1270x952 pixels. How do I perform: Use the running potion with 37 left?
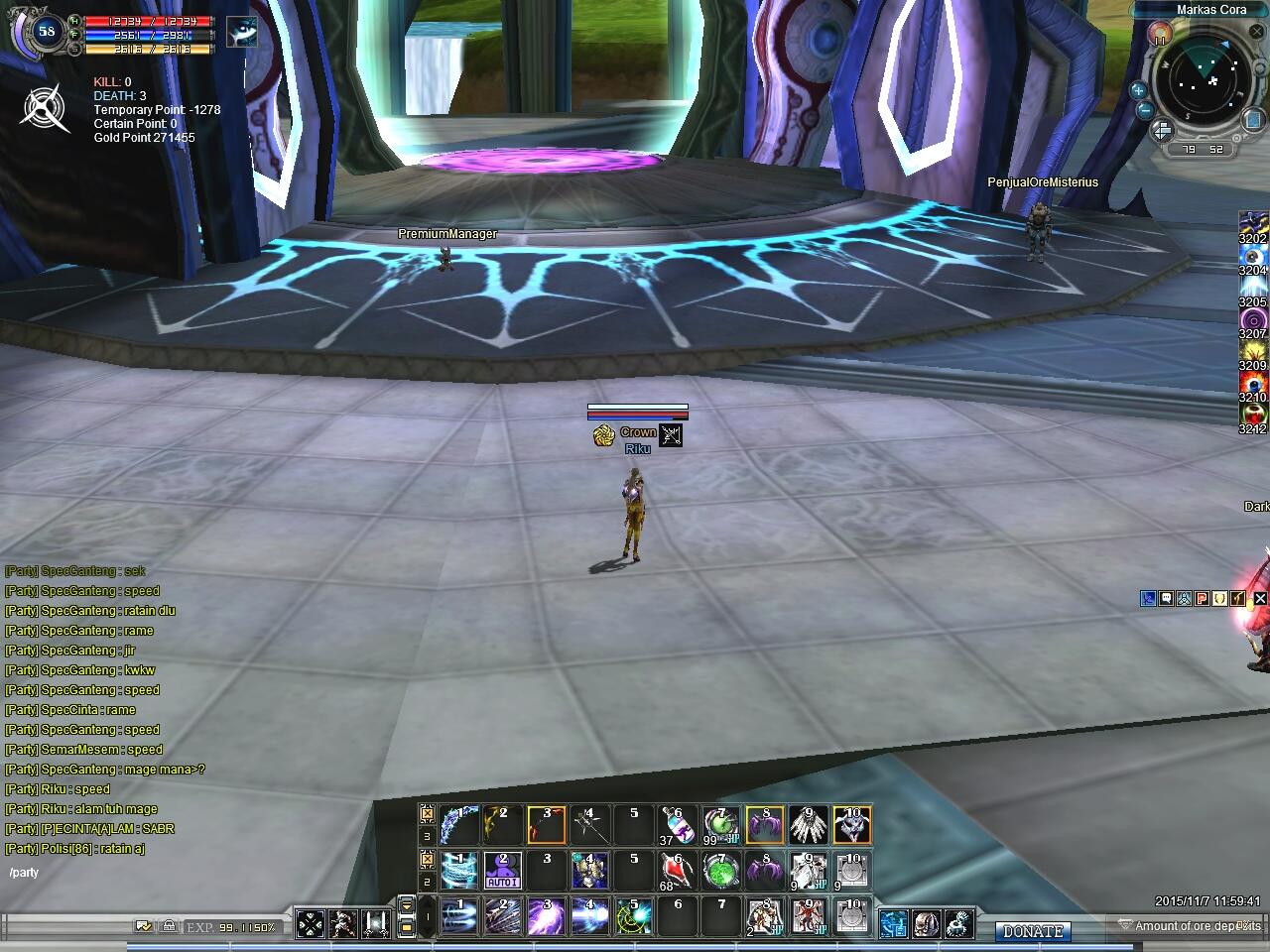tap(678, 825)
